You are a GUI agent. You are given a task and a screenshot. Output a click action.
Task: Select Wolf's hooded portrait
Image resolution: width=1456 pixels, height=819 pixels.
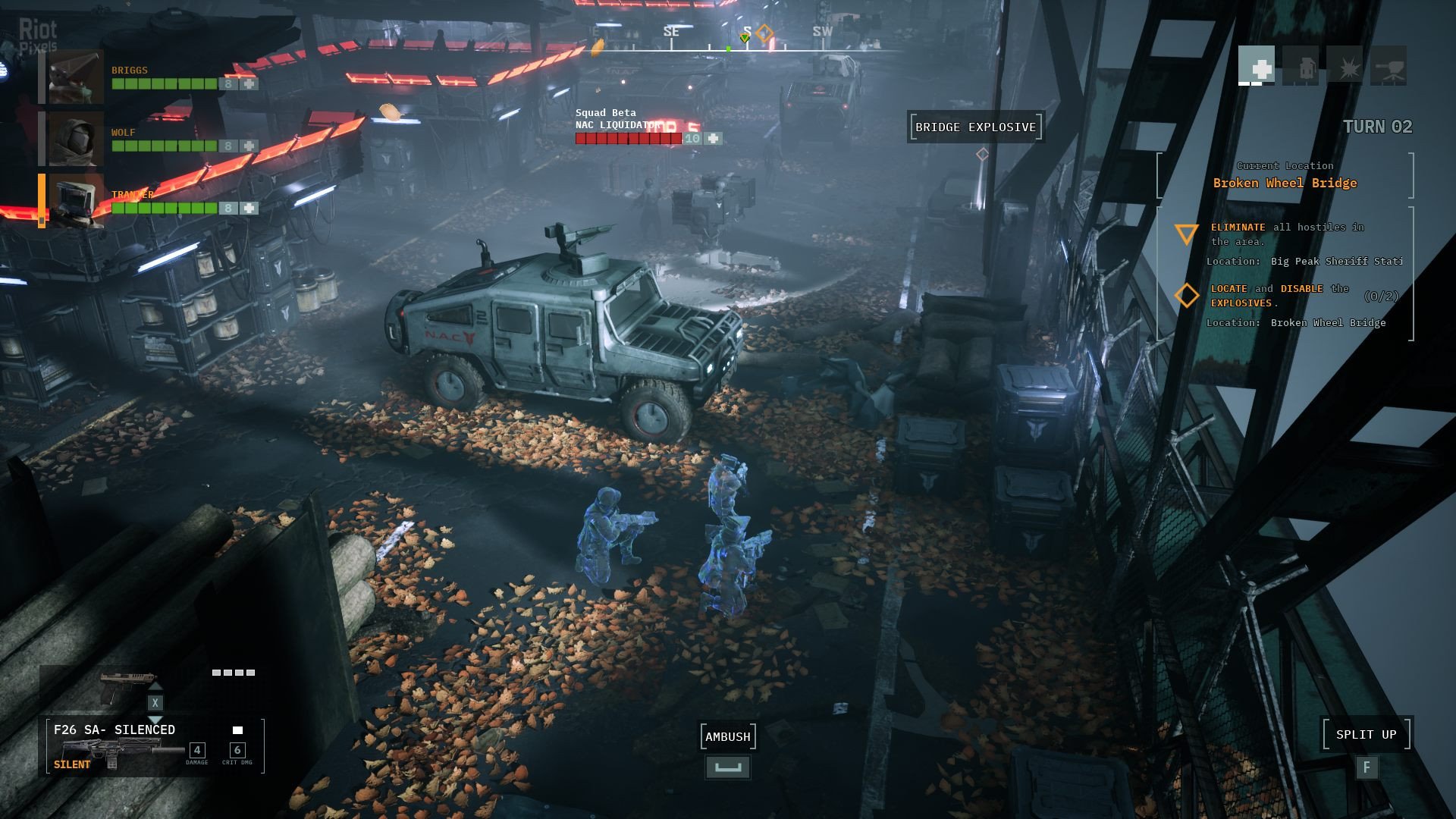point(76,139)
